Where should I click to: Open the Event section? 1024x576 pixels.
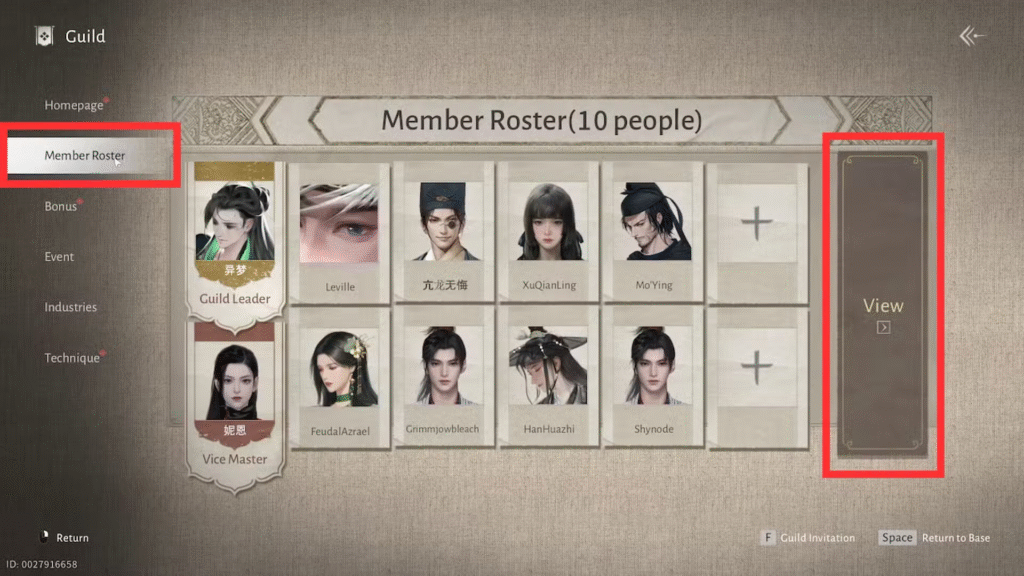[x=59, y=257]
